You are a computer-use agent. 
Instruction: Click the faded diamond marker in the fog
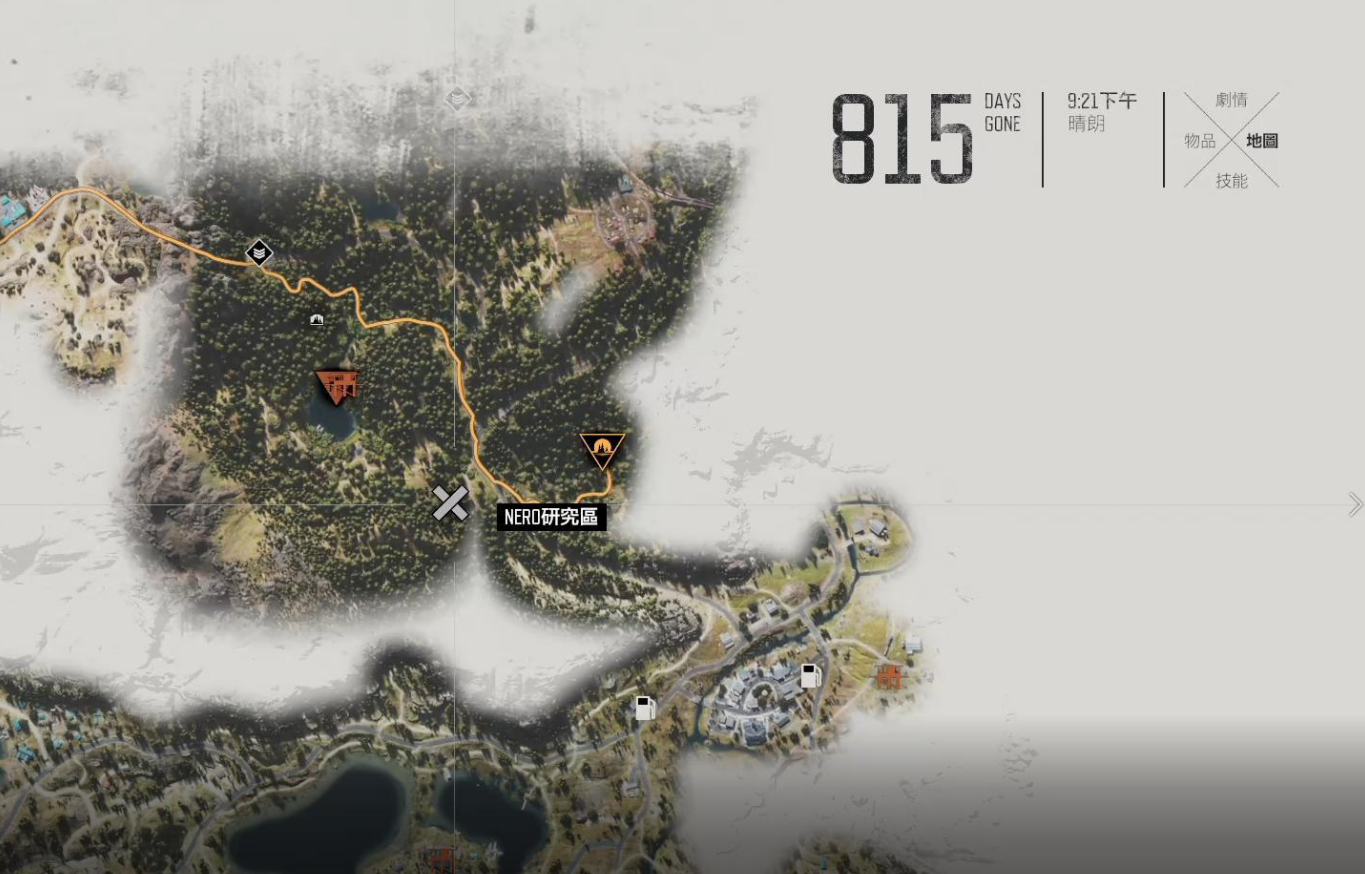pos(457,99)
